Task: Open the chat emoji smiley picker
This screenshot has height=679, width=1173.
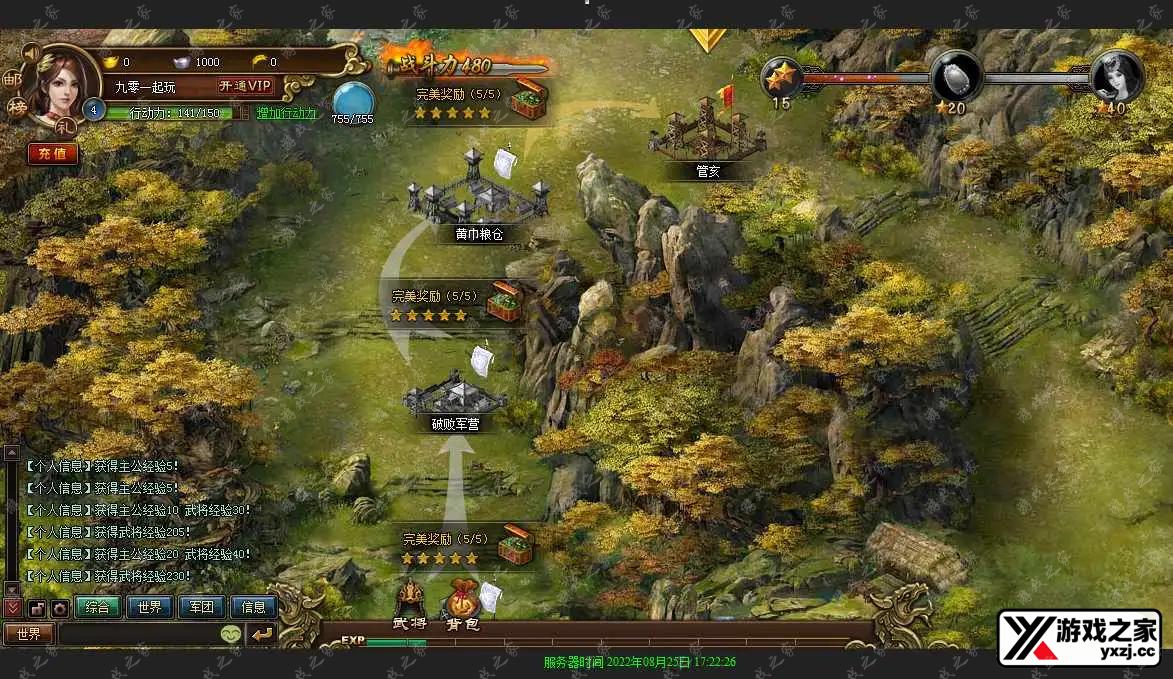Action: point(231,634)
